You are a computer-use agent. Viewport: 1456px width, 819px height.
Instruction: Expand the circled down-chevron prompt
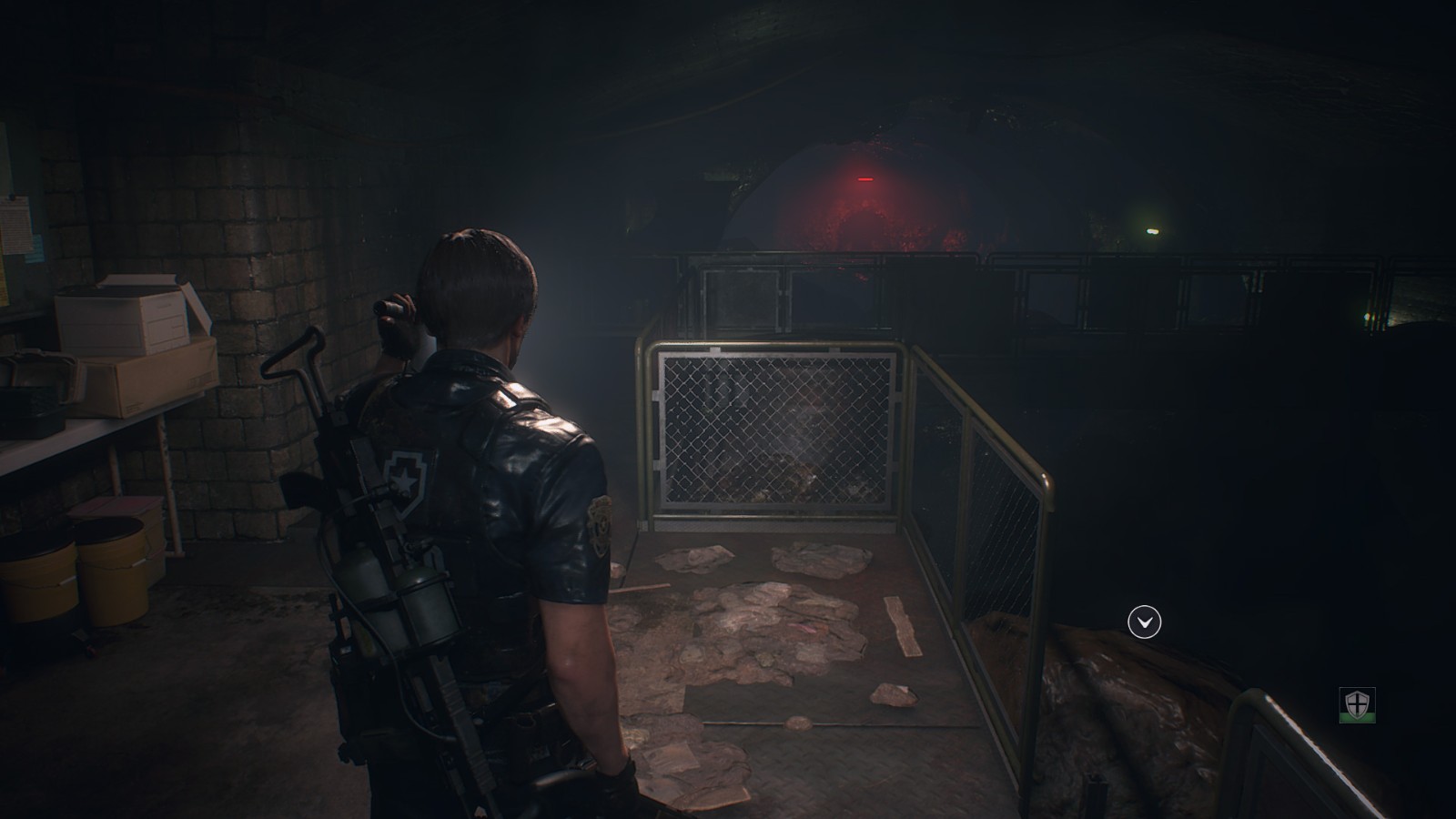(x=1146, y=623)
